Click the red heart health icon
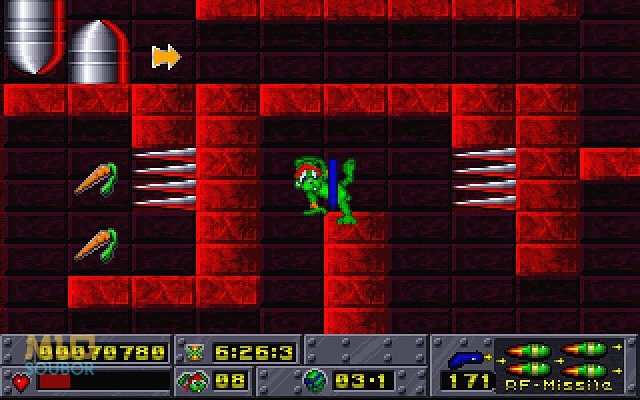 20,381
